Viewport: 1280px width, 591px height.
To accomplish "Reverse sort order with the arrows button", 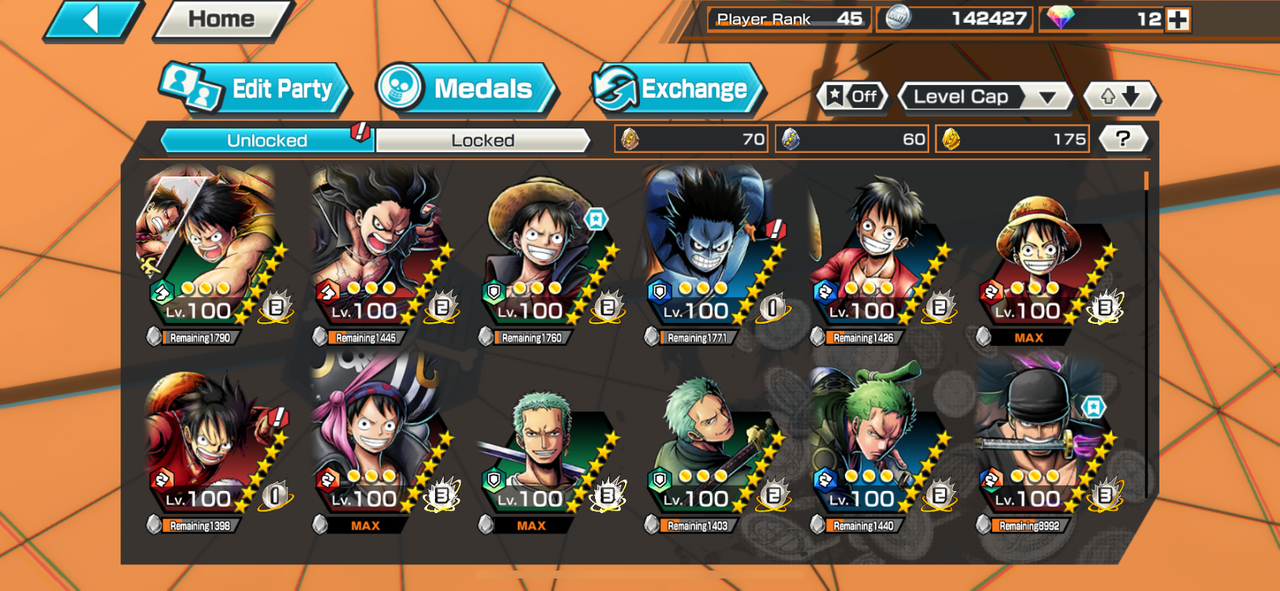I will coord(1120,97).
